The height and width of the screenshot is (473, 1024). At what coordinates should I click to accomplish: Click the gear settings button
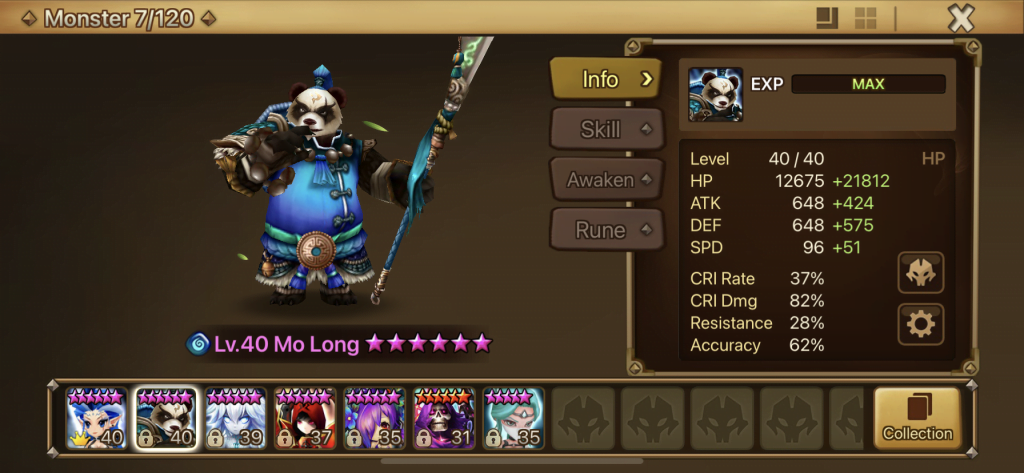(920, 325)
